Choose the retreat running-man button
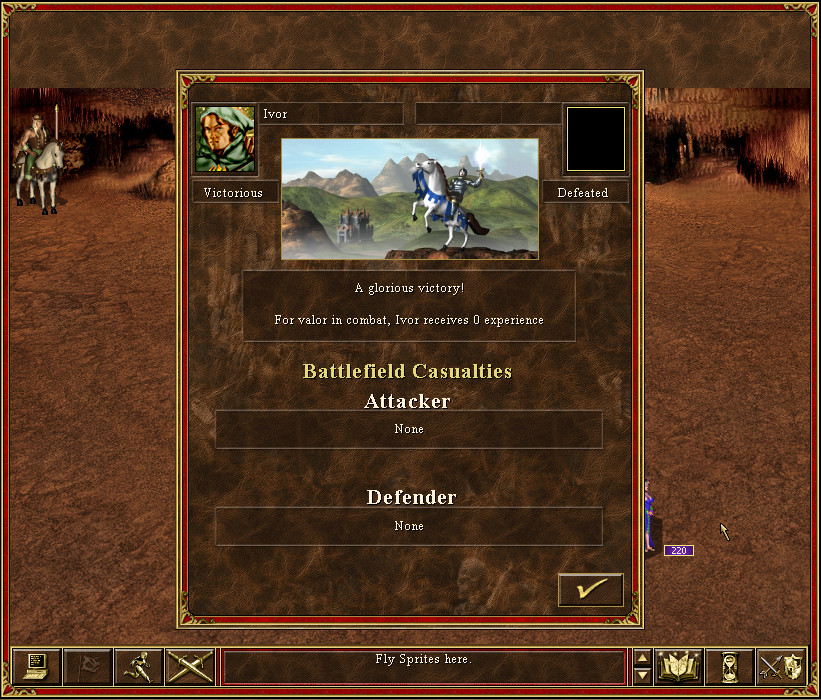821x700 pixels. [139, 666]
